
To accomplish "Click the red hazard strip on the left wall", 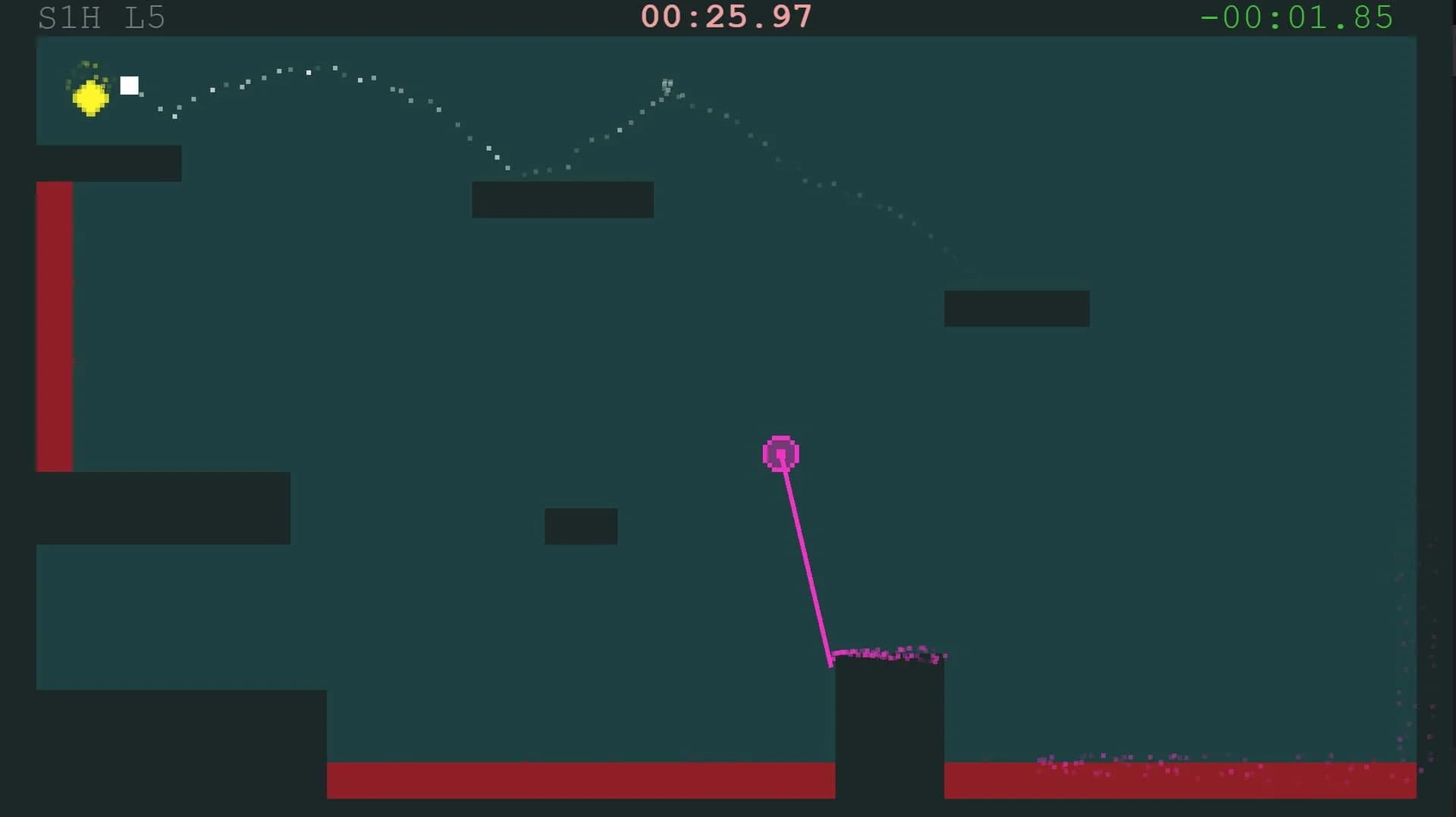I will click(53, 326).
